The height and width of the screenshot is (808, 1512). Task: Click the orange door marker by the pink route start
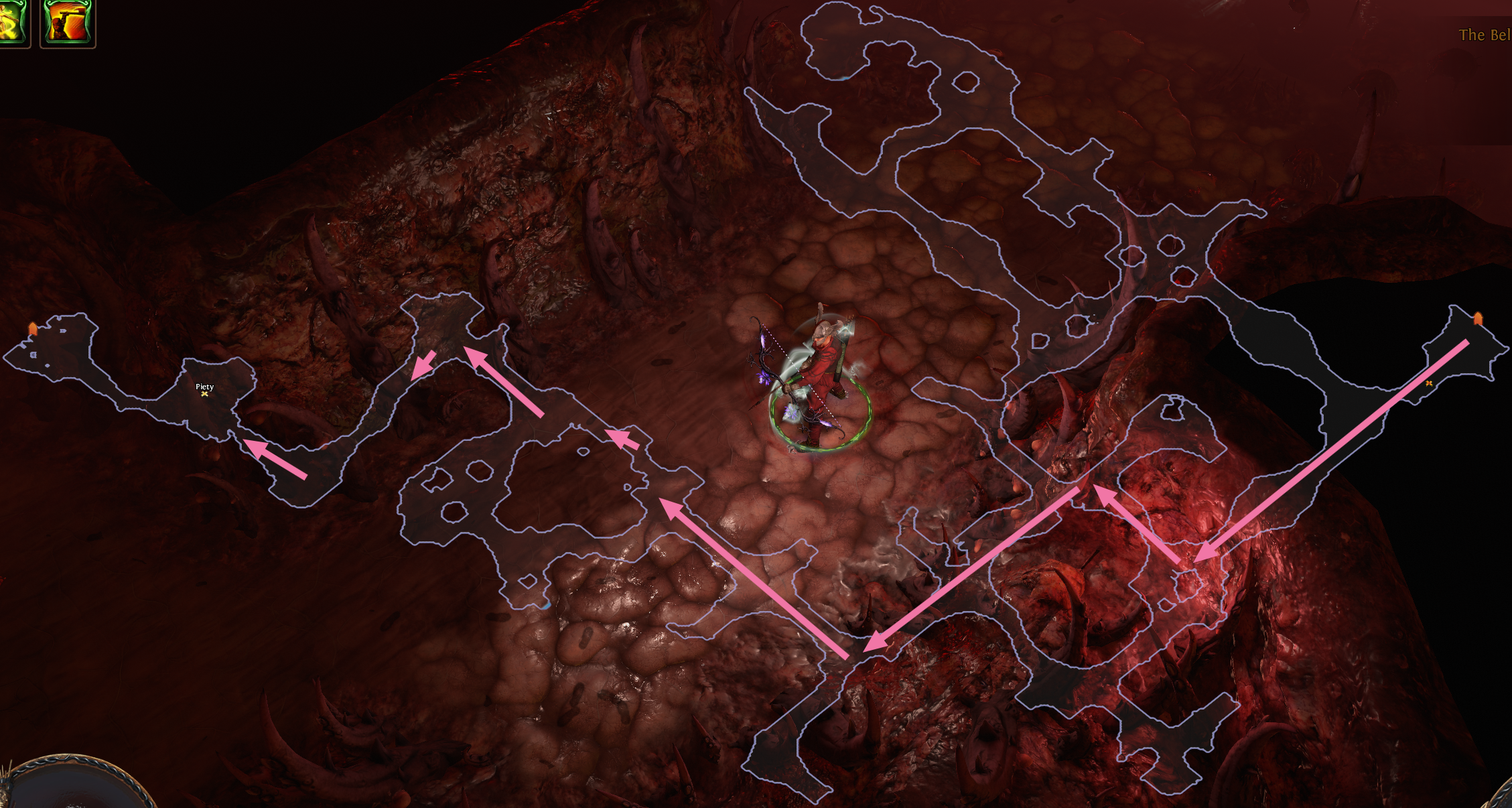click(1478, 318)
